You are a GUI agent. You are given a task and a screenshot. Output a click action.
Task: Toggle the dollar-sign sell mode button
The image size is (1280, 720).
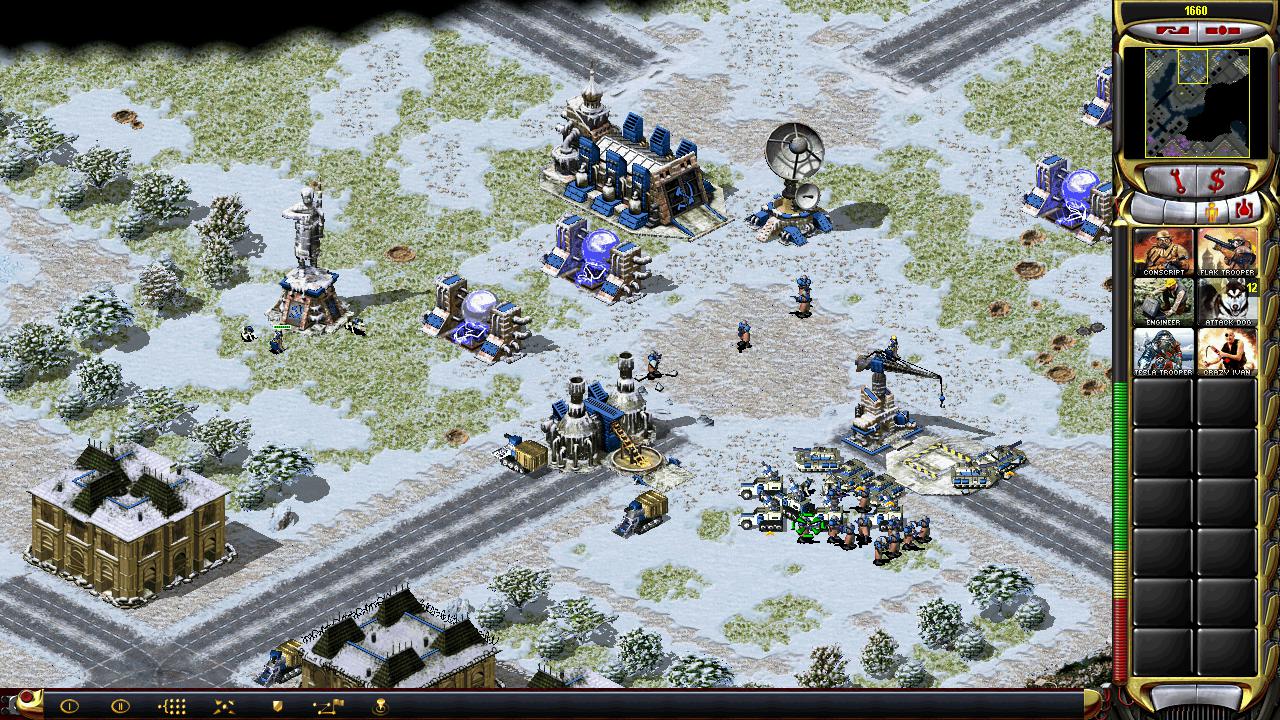pos(1217,182)
